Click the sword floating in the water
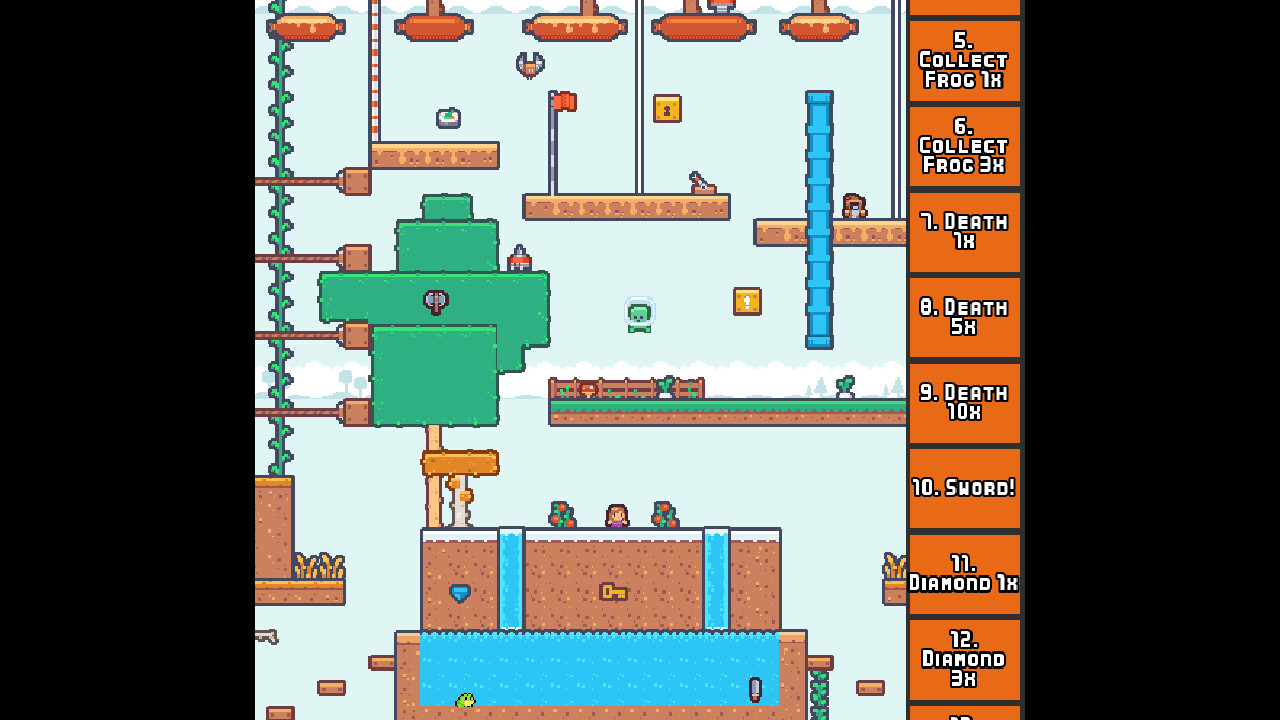The image size is (1280, 720). coord(756,688)
